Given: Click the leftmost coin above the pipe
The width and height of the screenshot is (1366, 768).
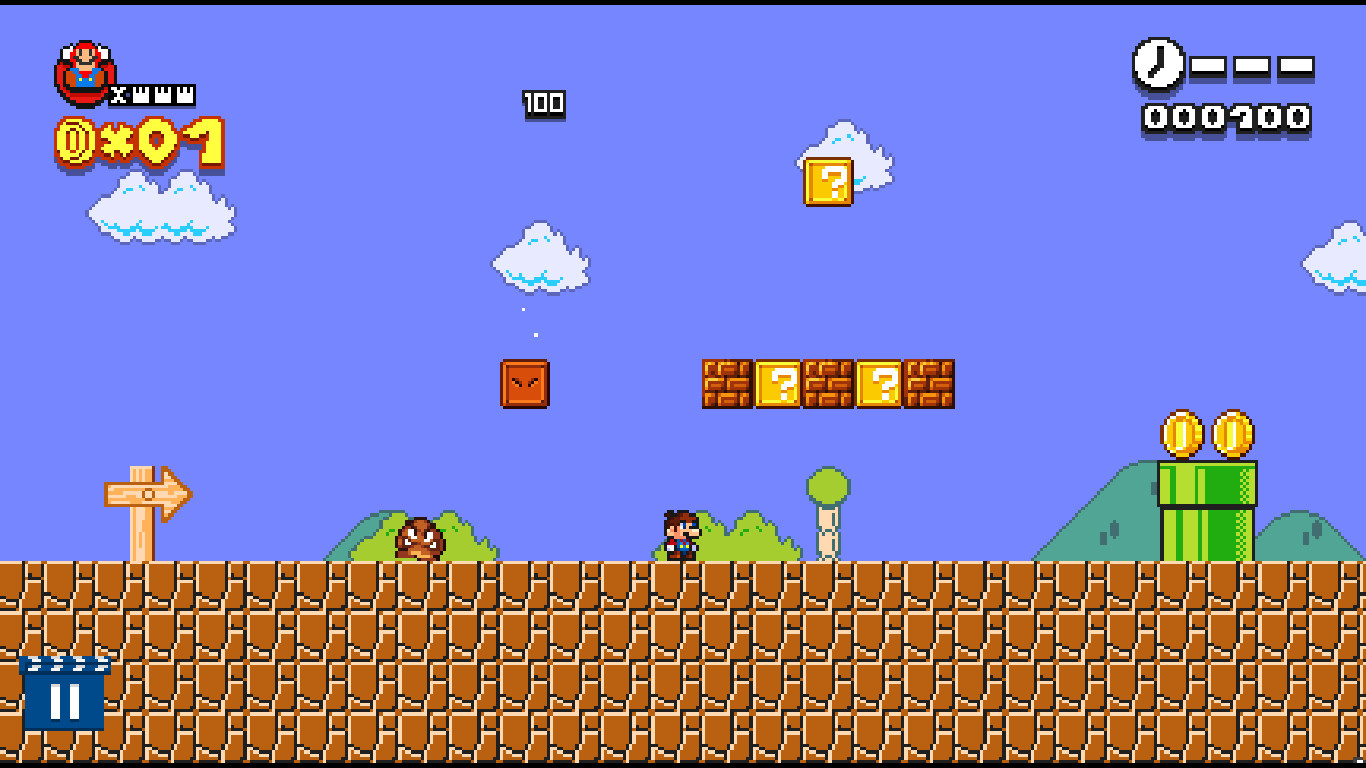Looking at the screenshot, I should (1180, 432).
